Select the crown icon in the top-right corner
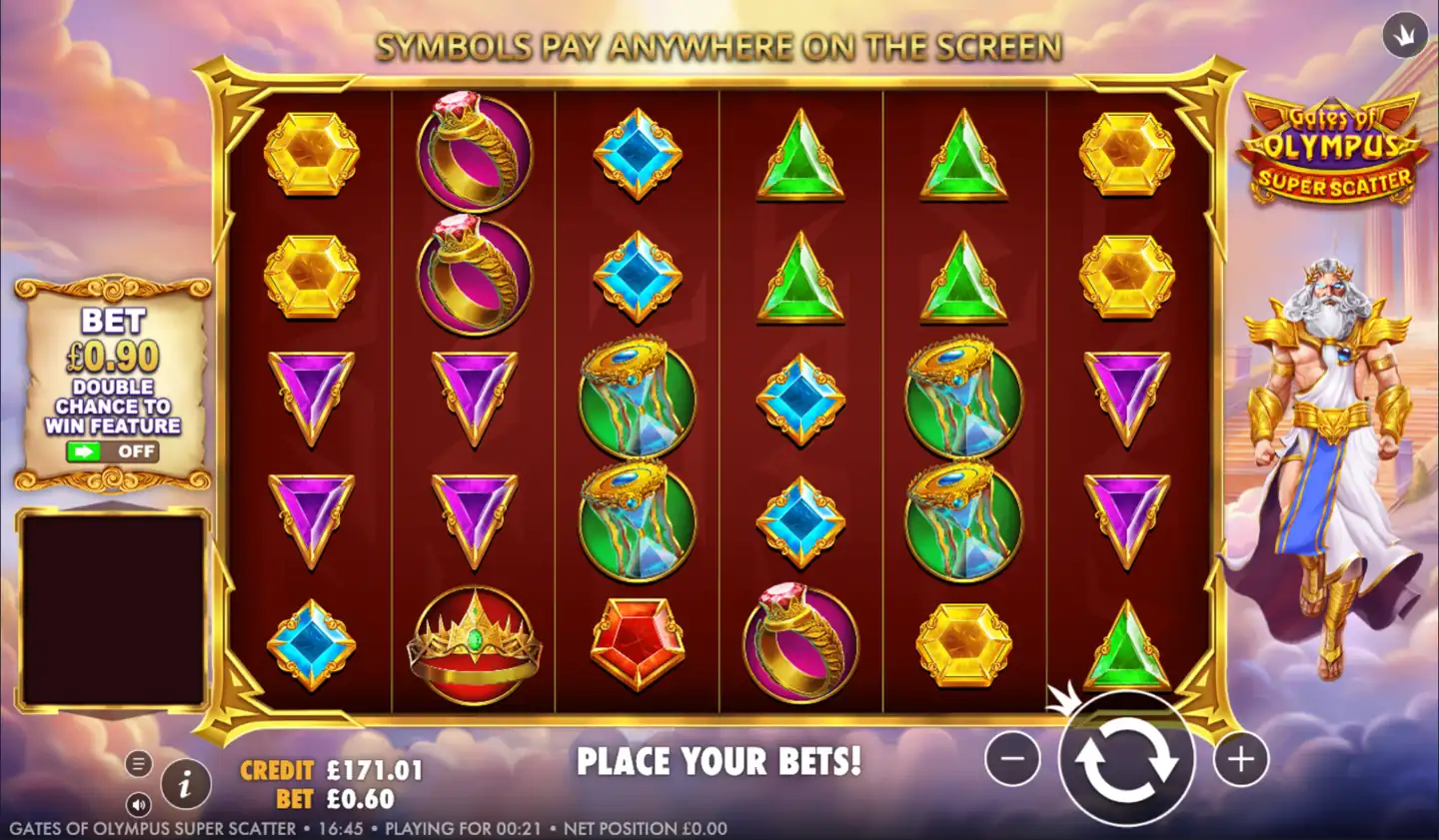Image resolution: width=1439 pixels, height=840 pixels. (1404, 34)
